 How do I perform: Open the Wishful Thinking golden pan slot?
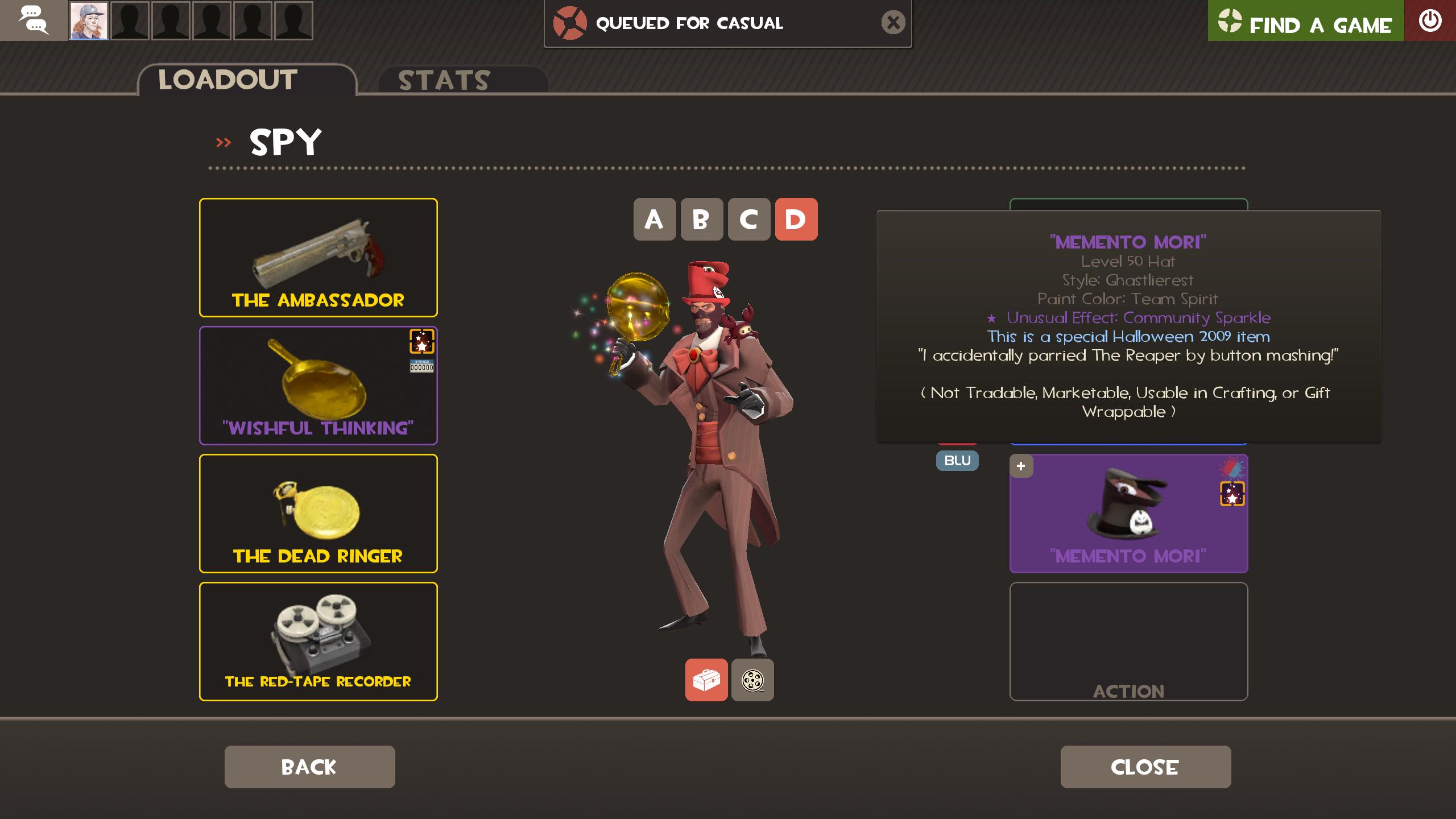pos(318,386)
